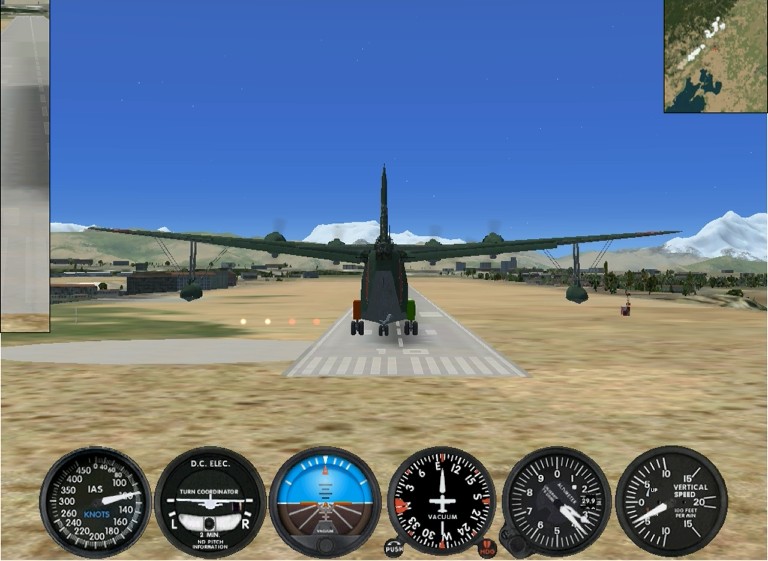Click the blue attitude indicator gauge
This screenshot has height=561, width=768.
click(x=325, y=501)
